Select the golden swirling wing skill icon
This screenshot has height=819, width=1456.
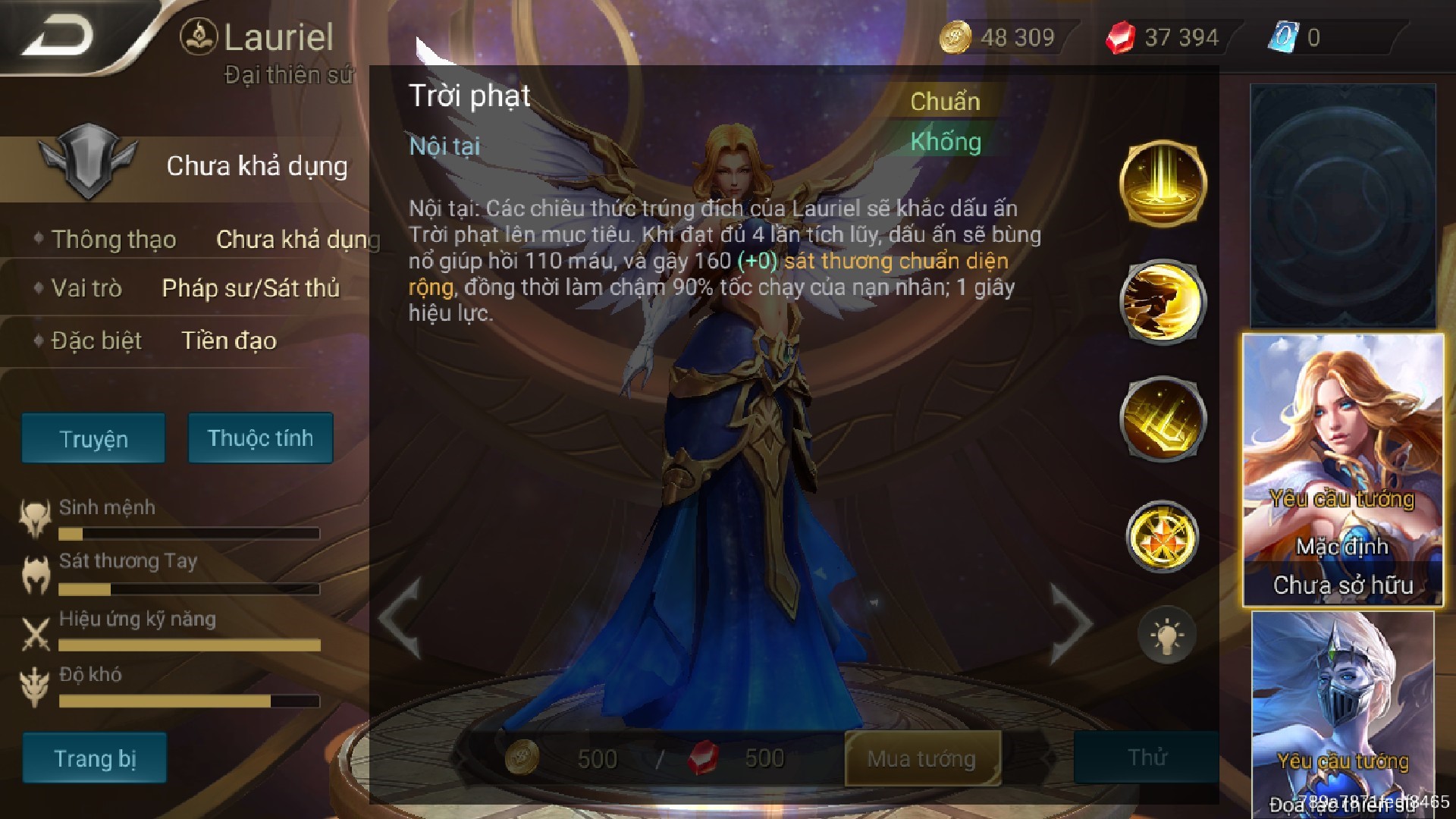[x=1163, y=301]
